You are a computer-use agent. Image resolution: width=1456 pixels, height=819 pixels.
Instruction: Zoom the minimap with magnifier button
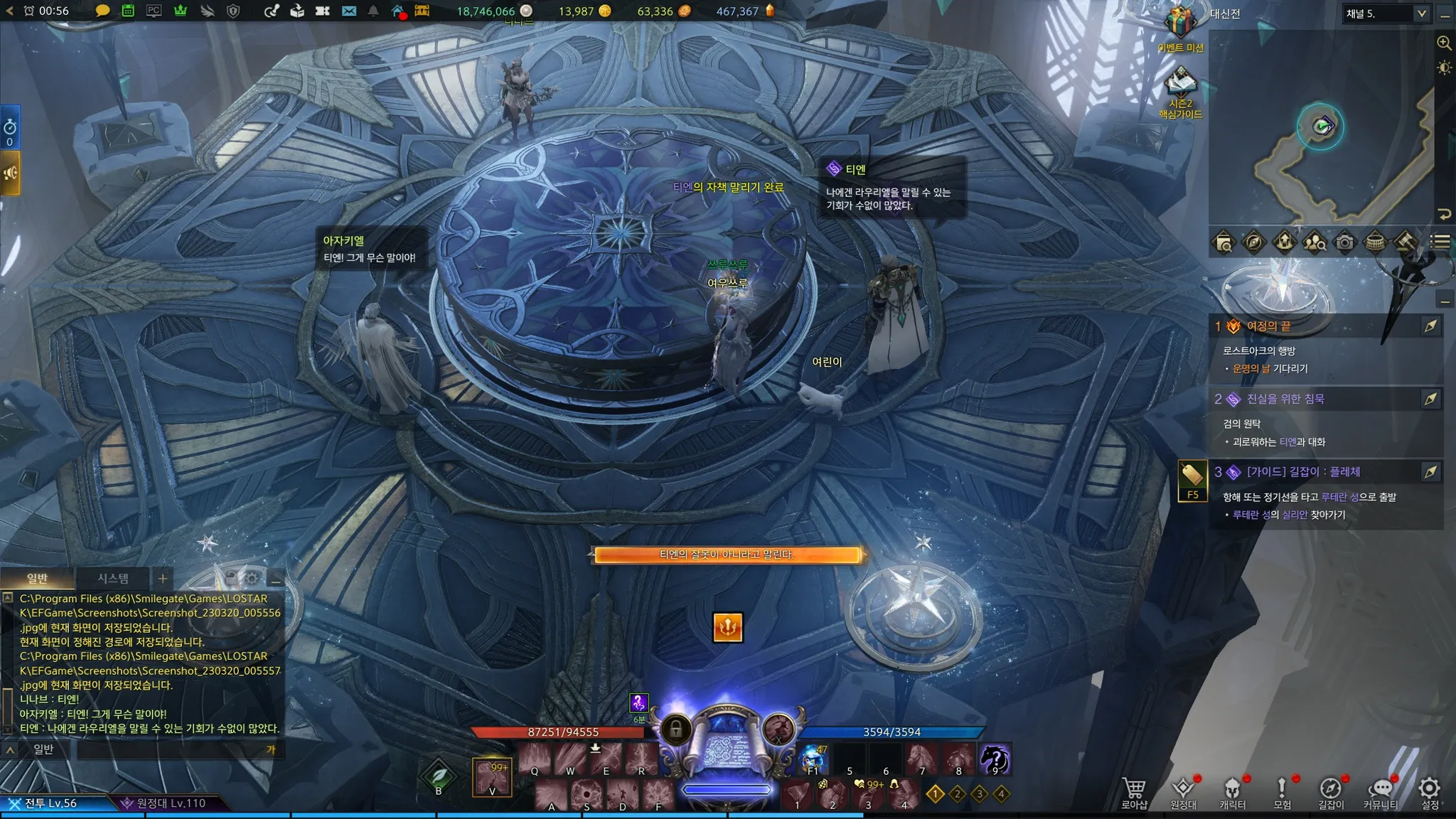(x=1444, y=43)
